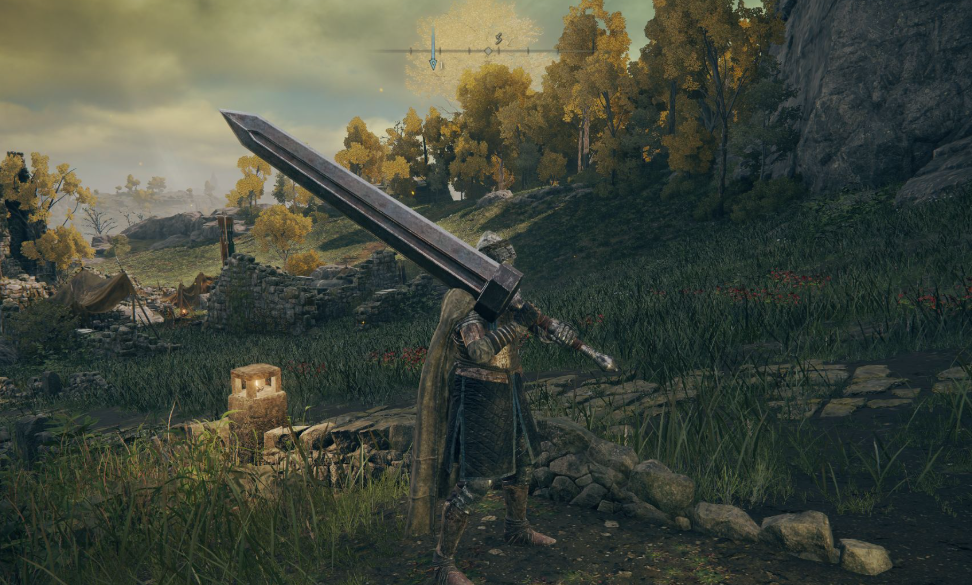Click the S direction letter on the compass
This screenshot has width=972, height=585.
[498, 38]
